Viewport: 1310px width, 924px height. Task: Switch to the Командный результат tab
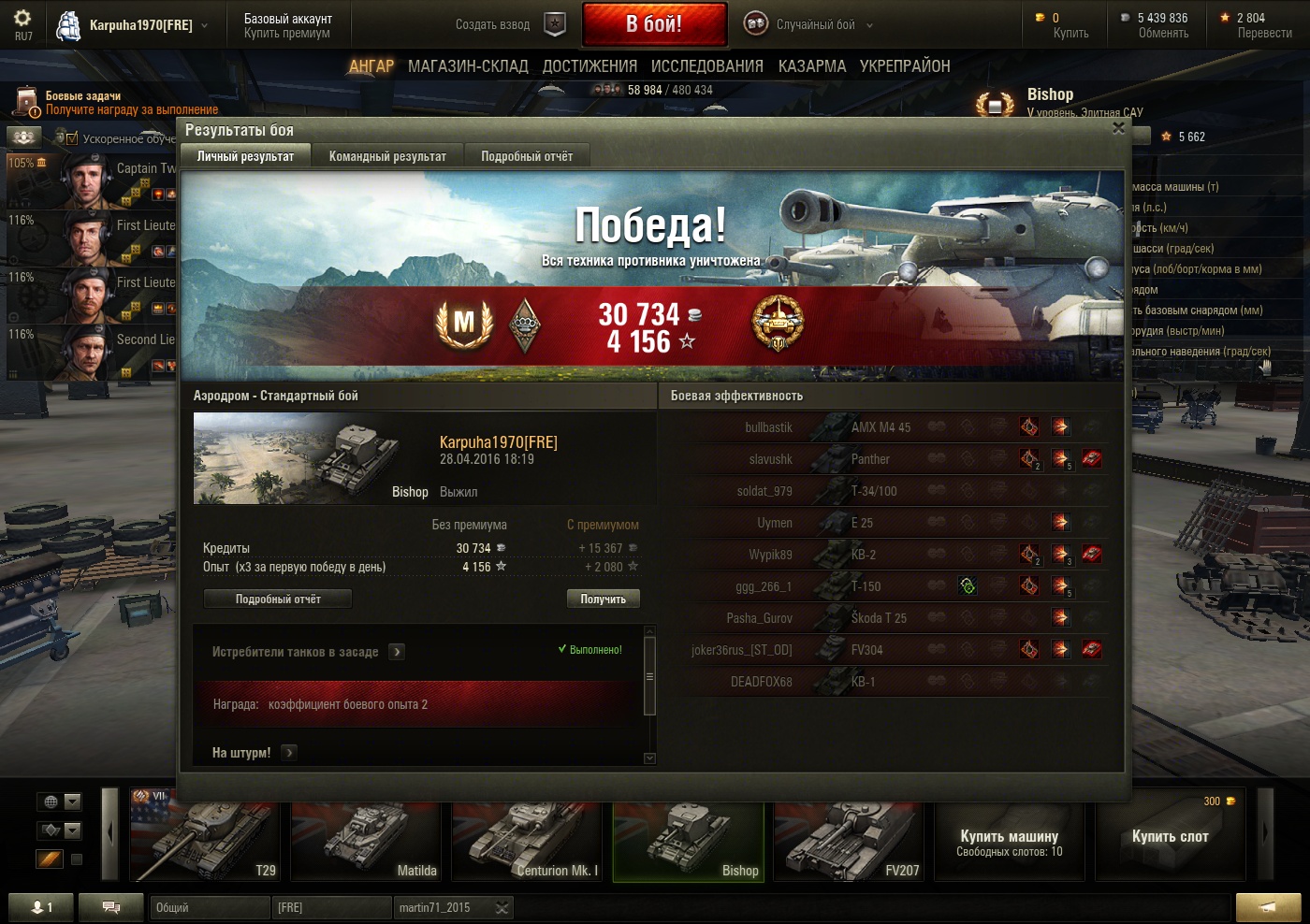point(387,156)
